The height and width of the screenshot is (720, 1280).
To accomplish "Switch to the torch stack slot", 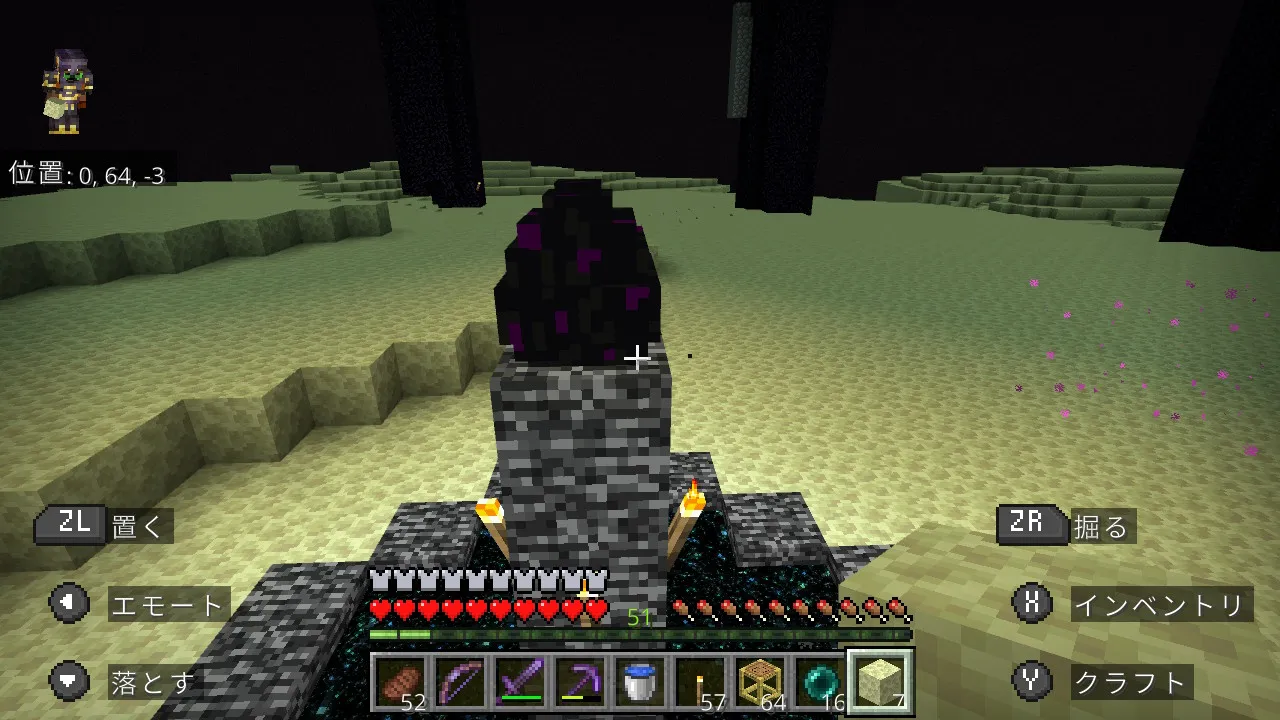I will [x=700, y=683].
